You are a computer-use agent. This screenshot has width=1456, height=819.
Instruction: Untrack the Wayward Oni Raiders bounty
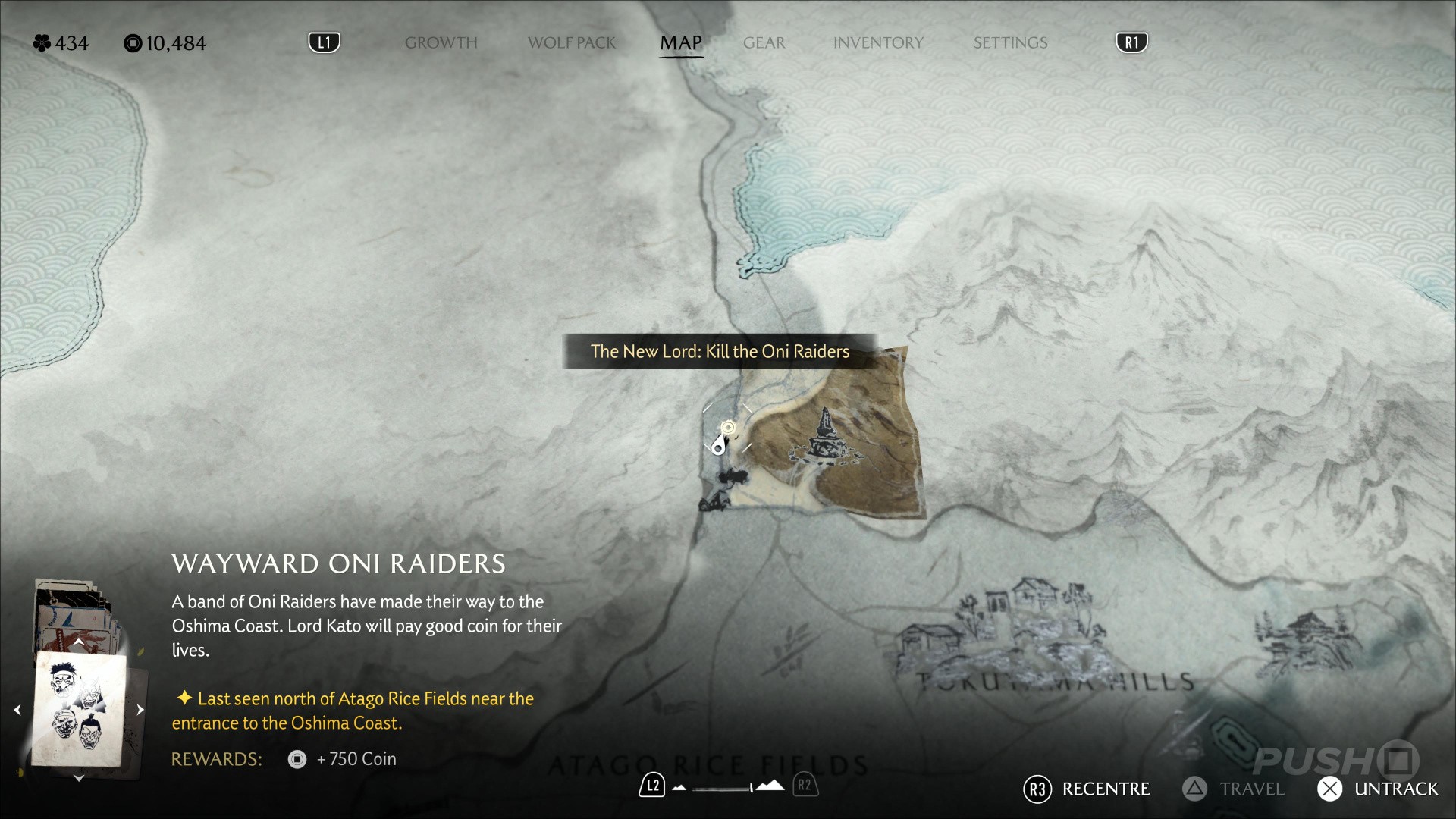pyautogui.click(x=1378, y=789)
